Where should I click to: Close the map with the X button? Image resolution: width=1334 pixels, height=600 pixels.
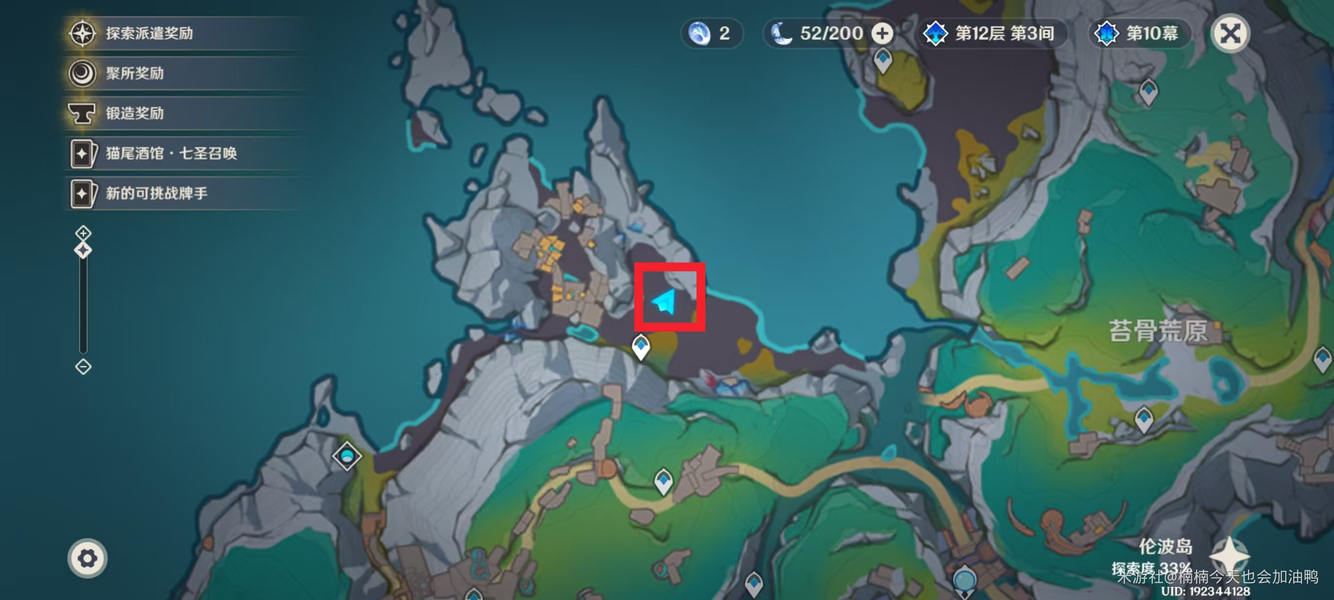(x=1231, y=34)
